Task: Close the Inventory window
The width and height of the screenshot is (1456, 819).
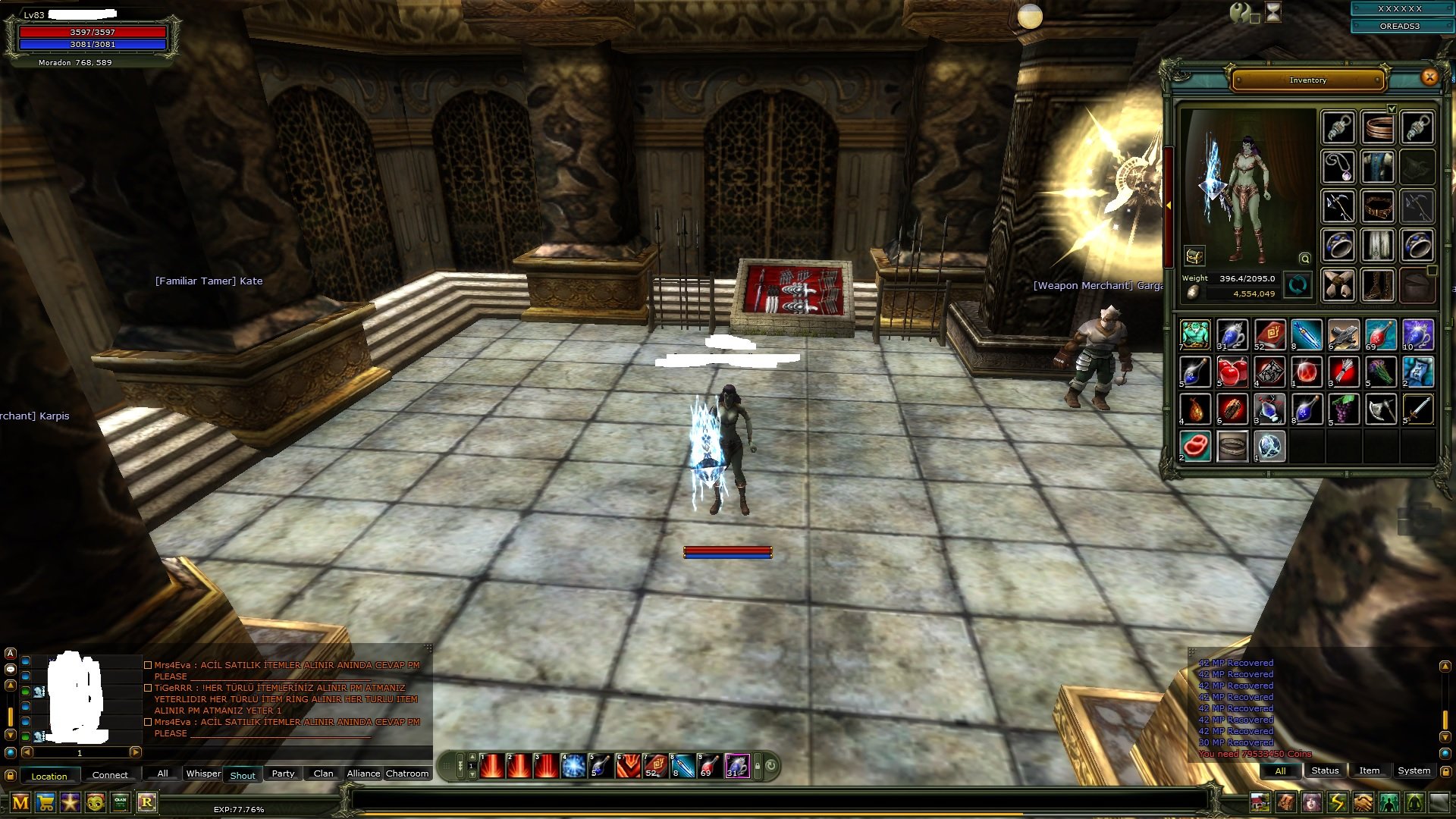Action: coord(1429,77)
